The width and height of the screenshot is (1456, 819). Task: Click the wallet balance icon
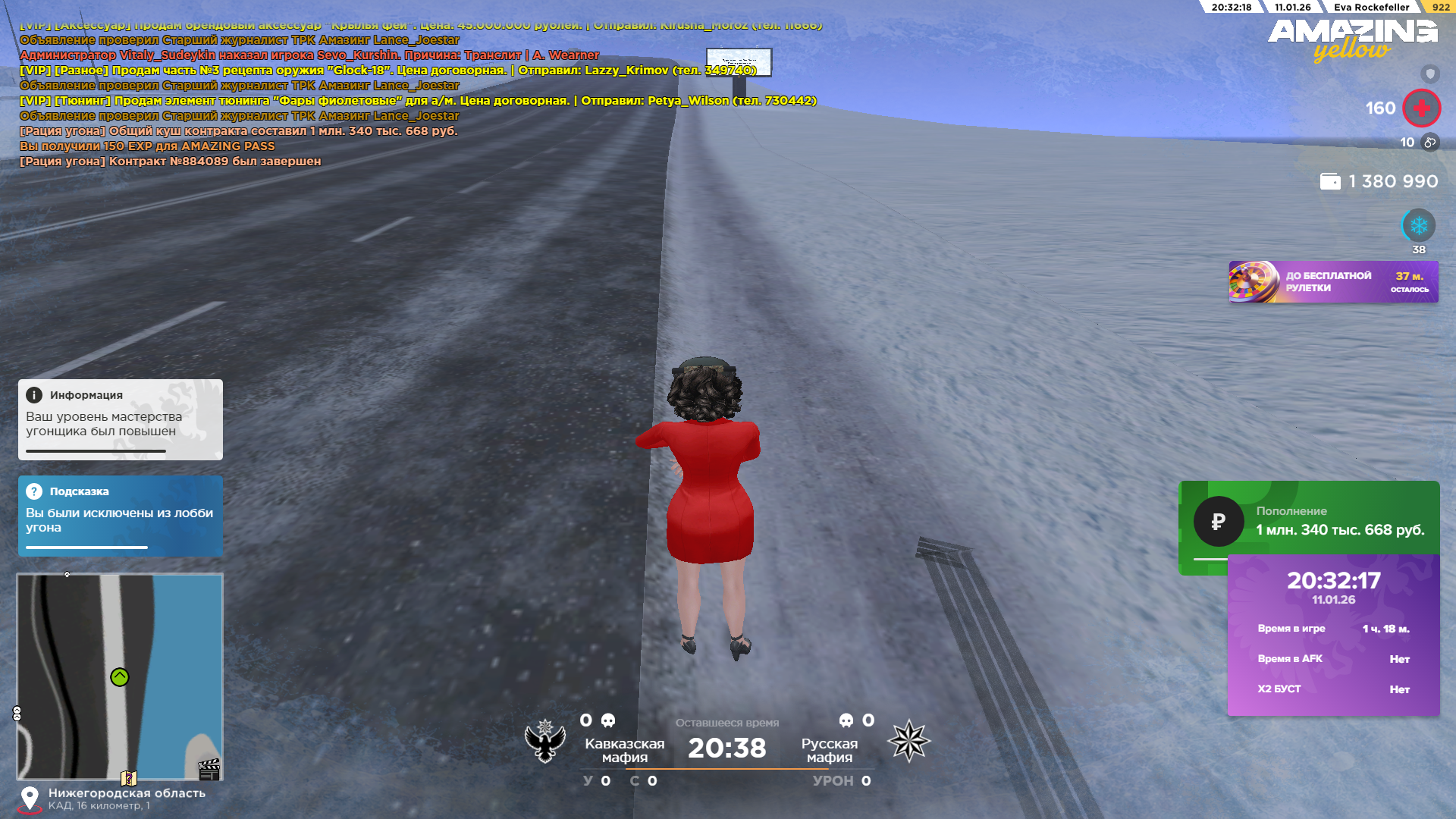point(1330,182)
